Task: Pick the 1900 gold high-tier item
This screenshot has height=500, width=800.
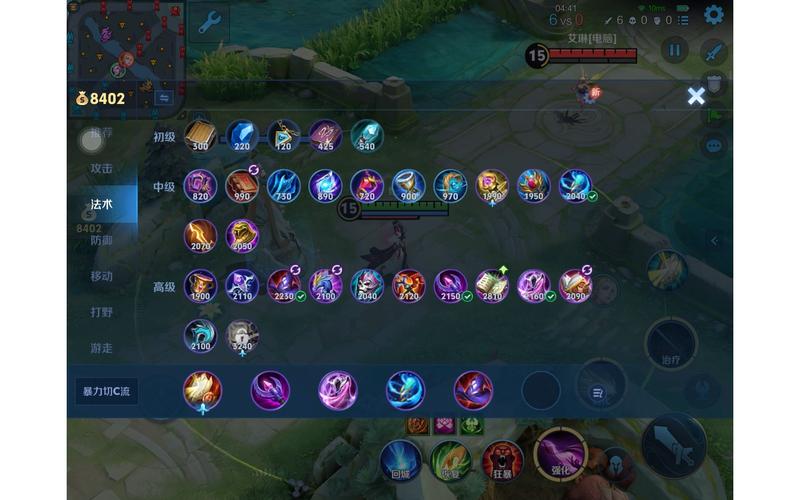Action: pos(200,286)
